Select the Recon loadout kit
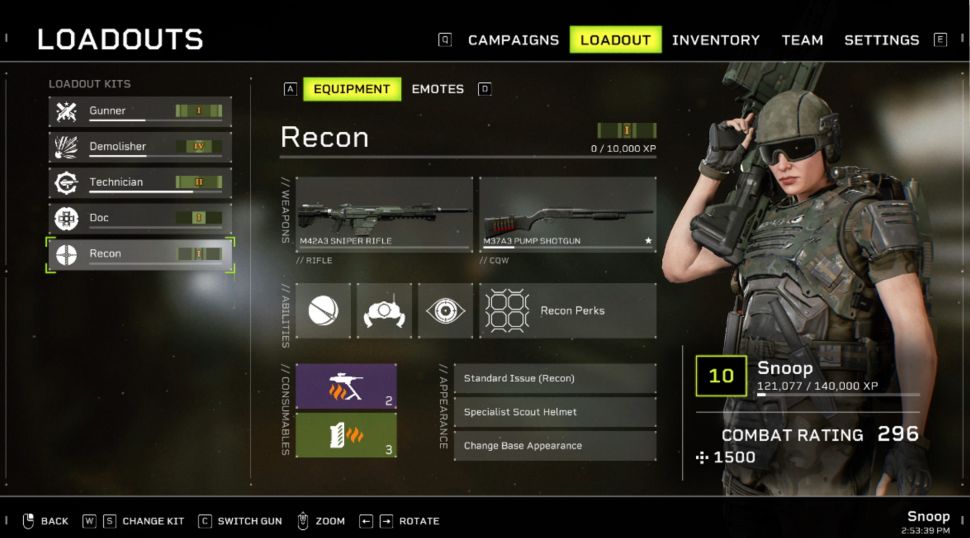Screen dimensions: 970x538 [x=140, y=254]
